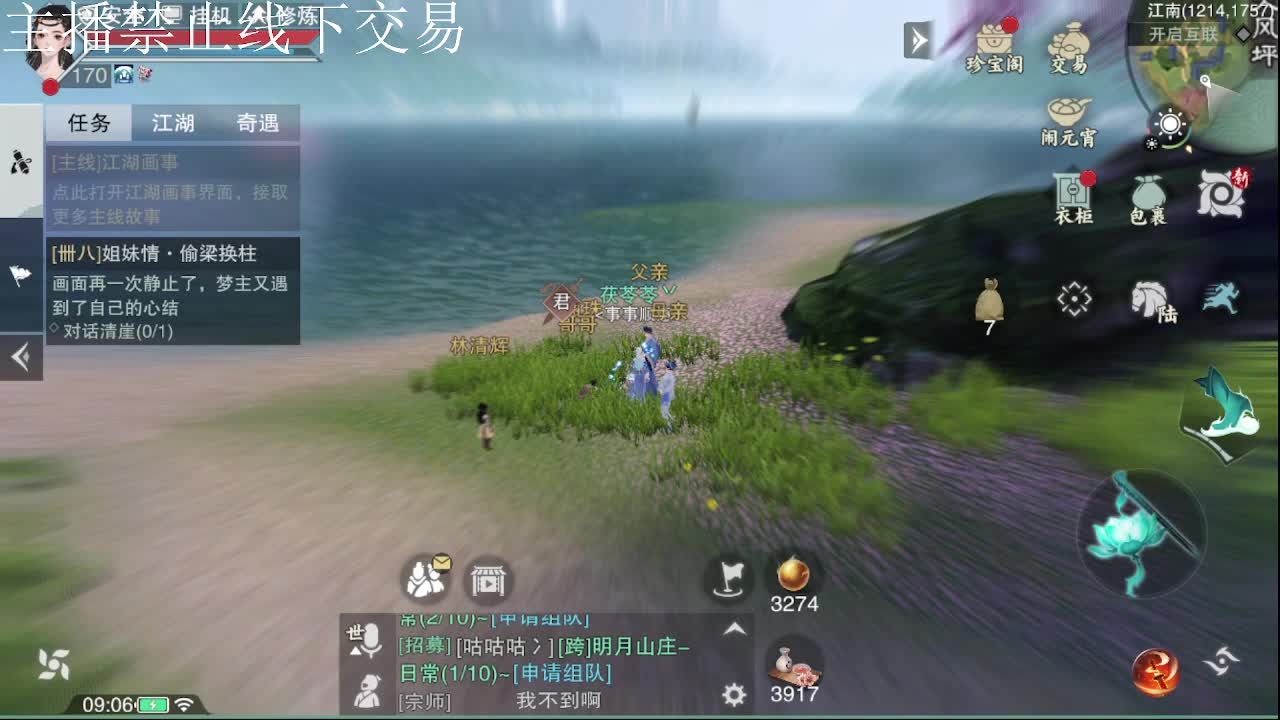1280x720 pixels.
Task: Switch to the 奇遇 tab
Action: point(257,122)
